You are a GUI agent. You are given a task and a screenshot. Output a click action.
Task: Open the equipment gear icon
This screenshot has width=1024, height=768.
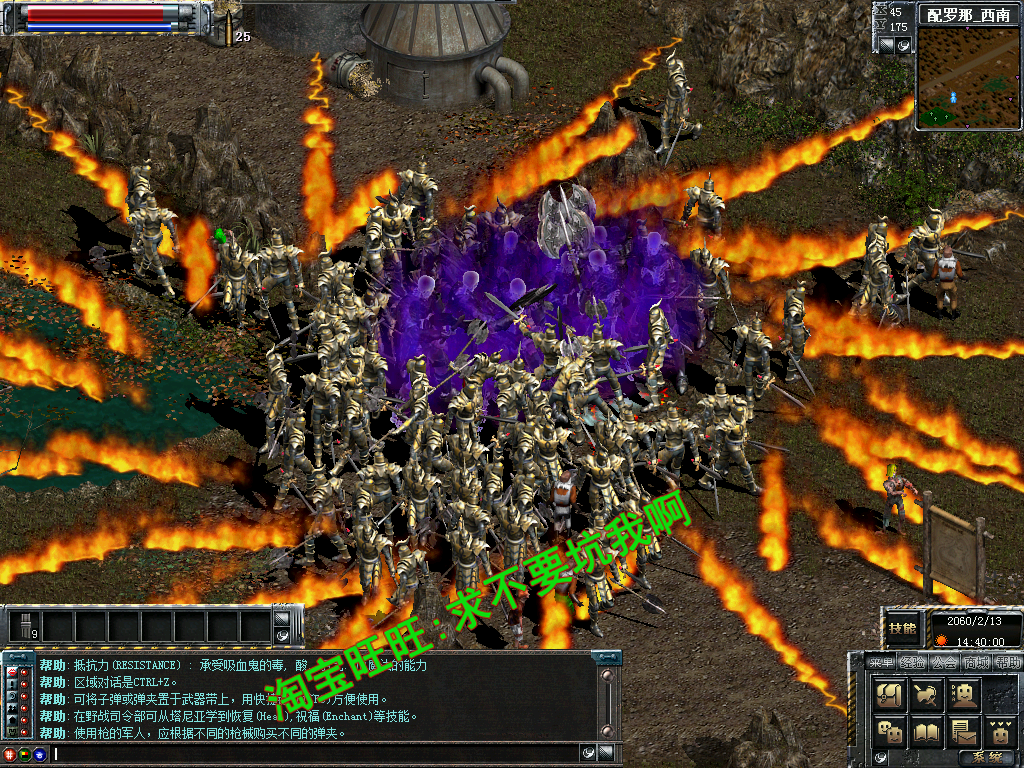pos(928,694)
